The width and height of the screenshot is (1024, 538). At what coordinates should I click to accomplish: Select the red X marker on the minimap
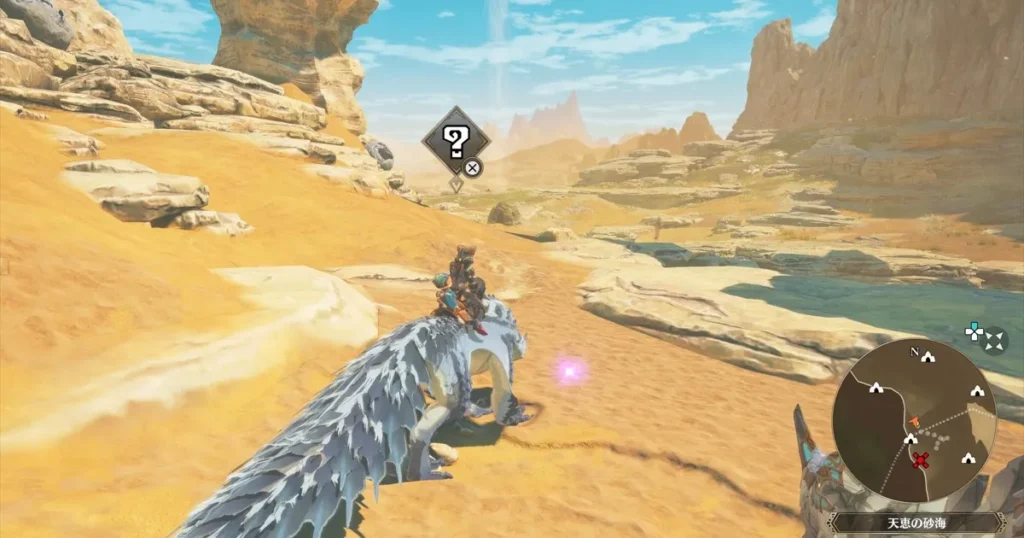pos(922,460)
